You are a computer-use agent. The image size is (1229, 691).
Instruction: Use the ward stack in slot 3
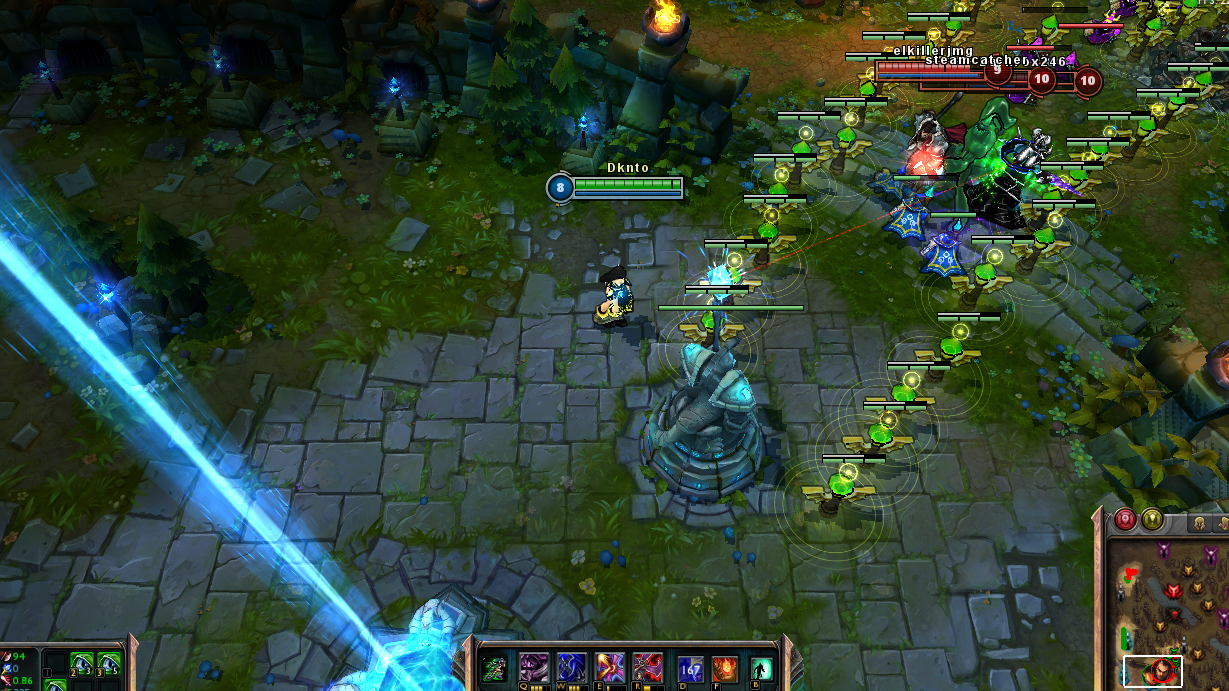(x=109, y=665)
